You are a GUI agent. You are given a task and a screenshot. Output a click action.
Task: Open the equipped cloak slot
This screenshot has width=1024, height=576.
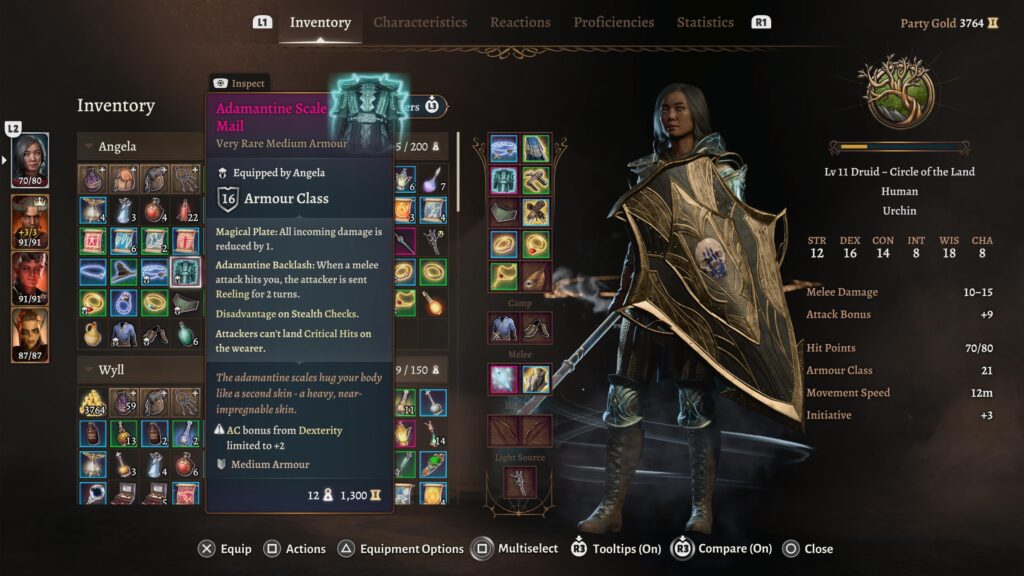pos(536,149)
